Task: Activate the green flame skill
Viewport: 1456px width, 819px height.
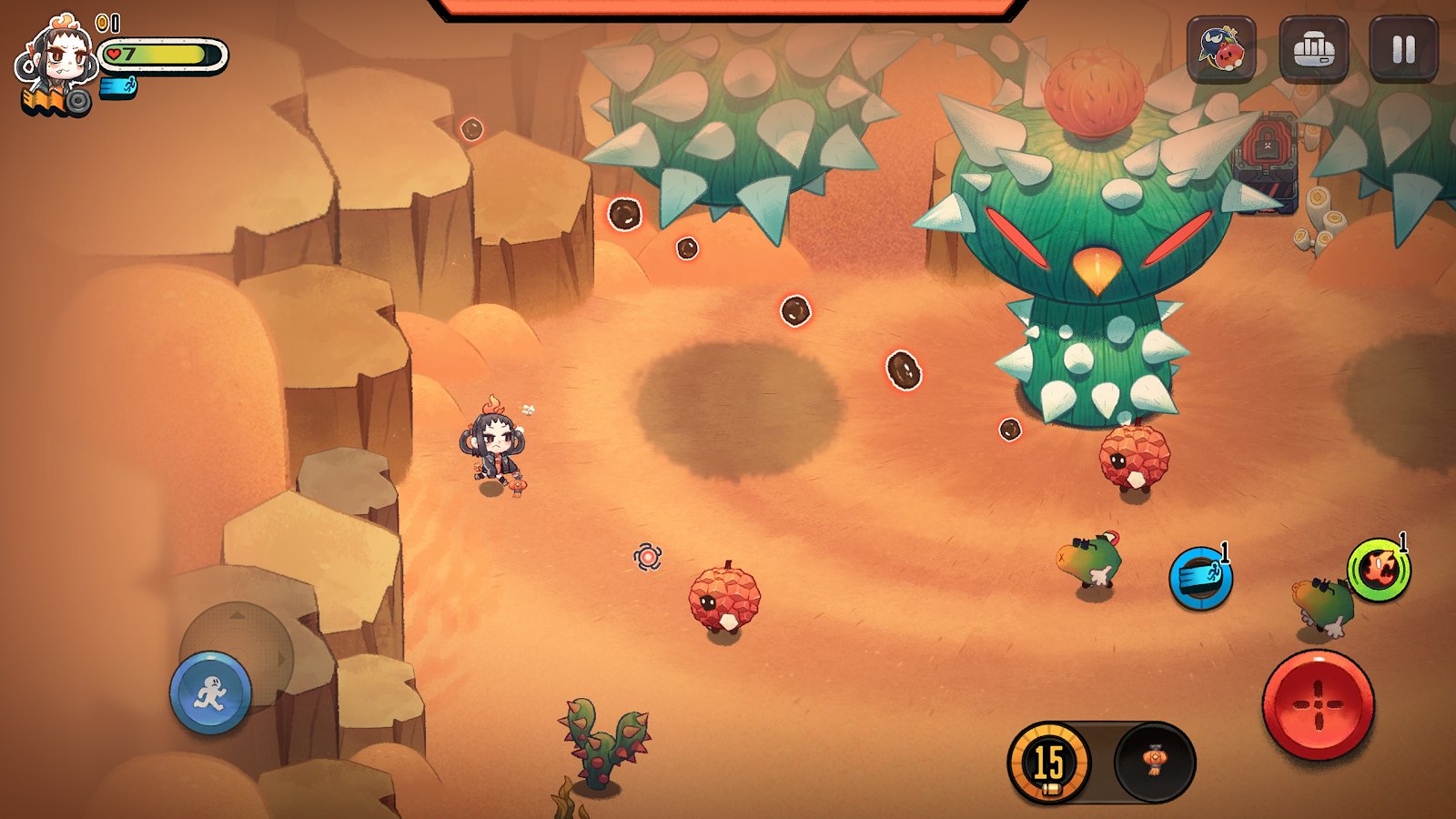Action: (x=1379, y=571)
